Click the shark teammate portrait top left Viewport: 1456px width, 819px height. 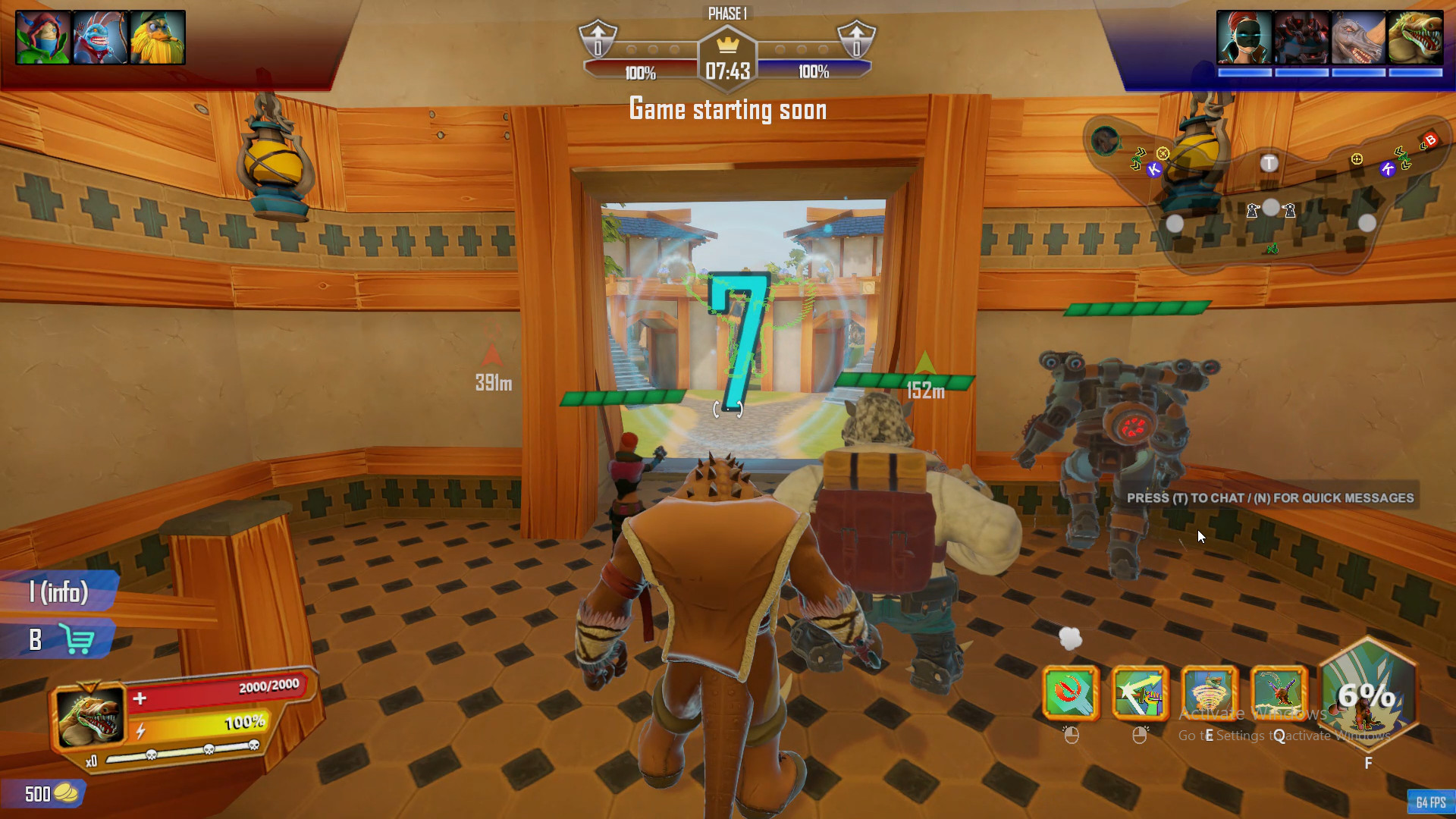100,36
